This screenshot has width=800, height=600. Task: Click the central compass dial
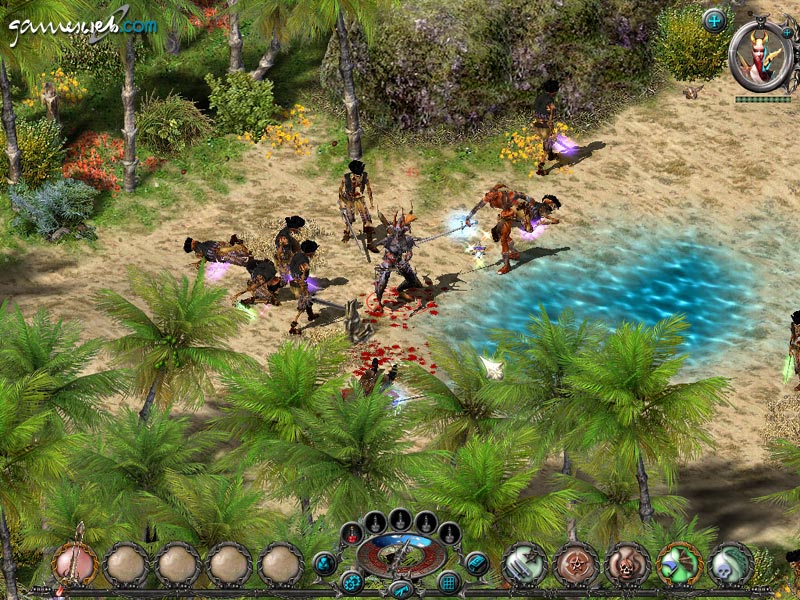click(400, 555)
